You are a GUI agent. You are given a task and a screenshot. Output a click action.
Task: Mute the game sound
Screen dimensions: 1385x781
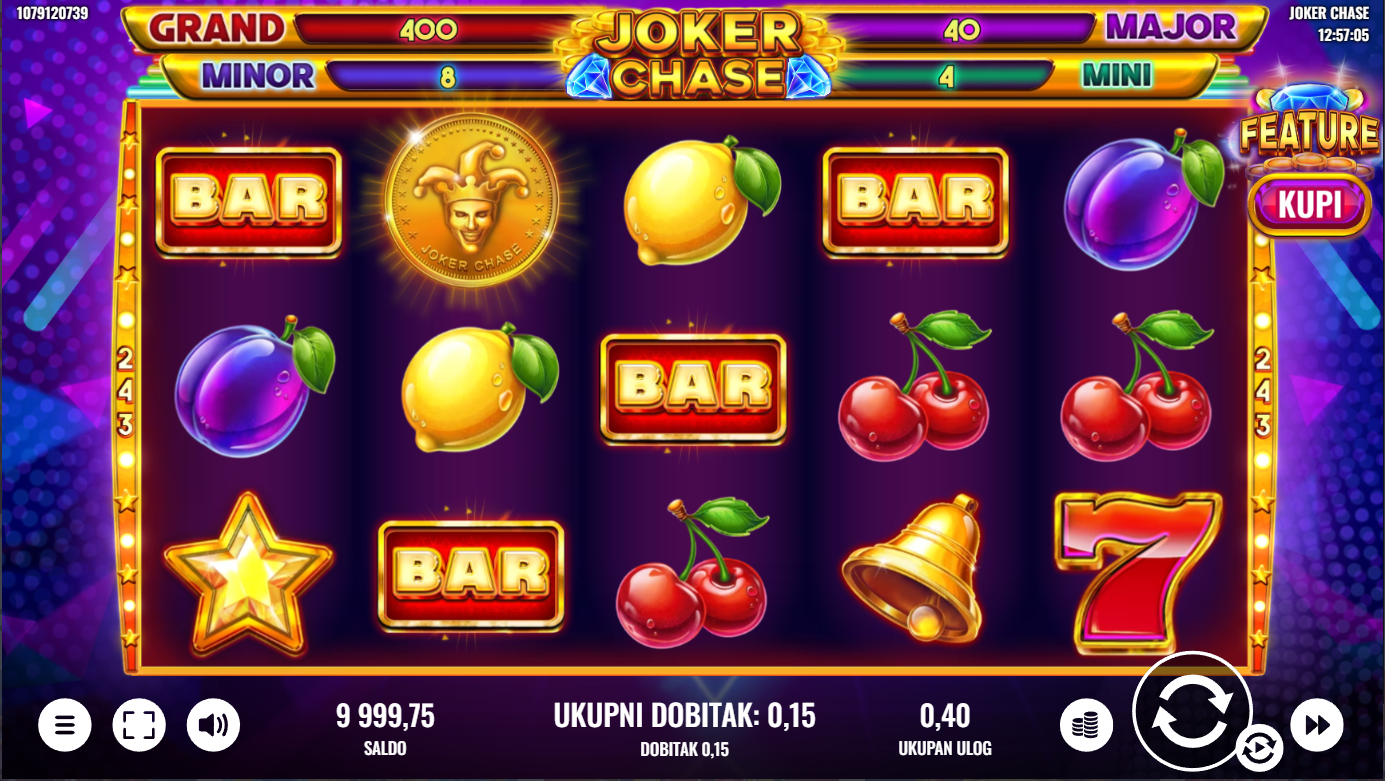tap(213, 725)
